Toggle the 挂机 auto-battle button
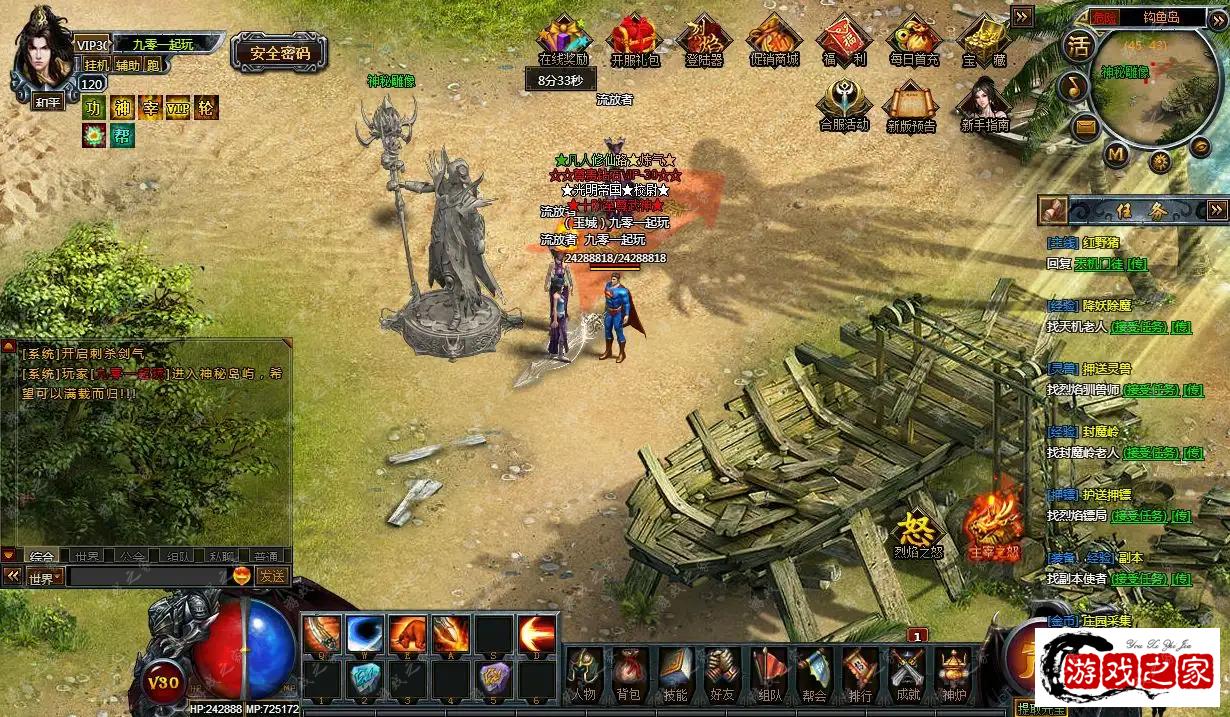Image resolution: width=1230 pixels, height=717 pixels. (x=97, y=65)
